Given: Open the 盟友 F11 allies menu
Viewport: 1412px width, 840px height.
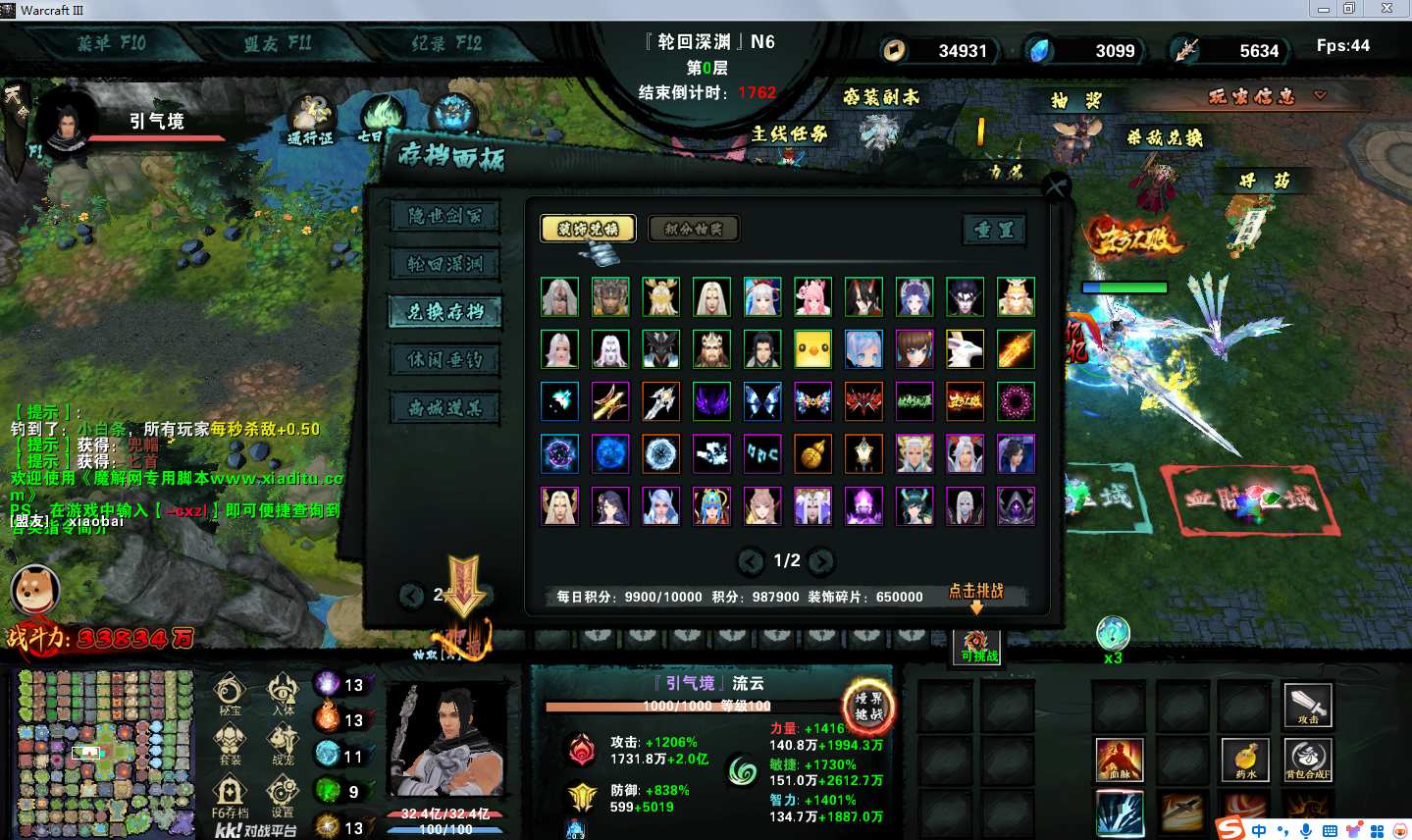Looking at the screenshot, I should click(x=278, y=43).
